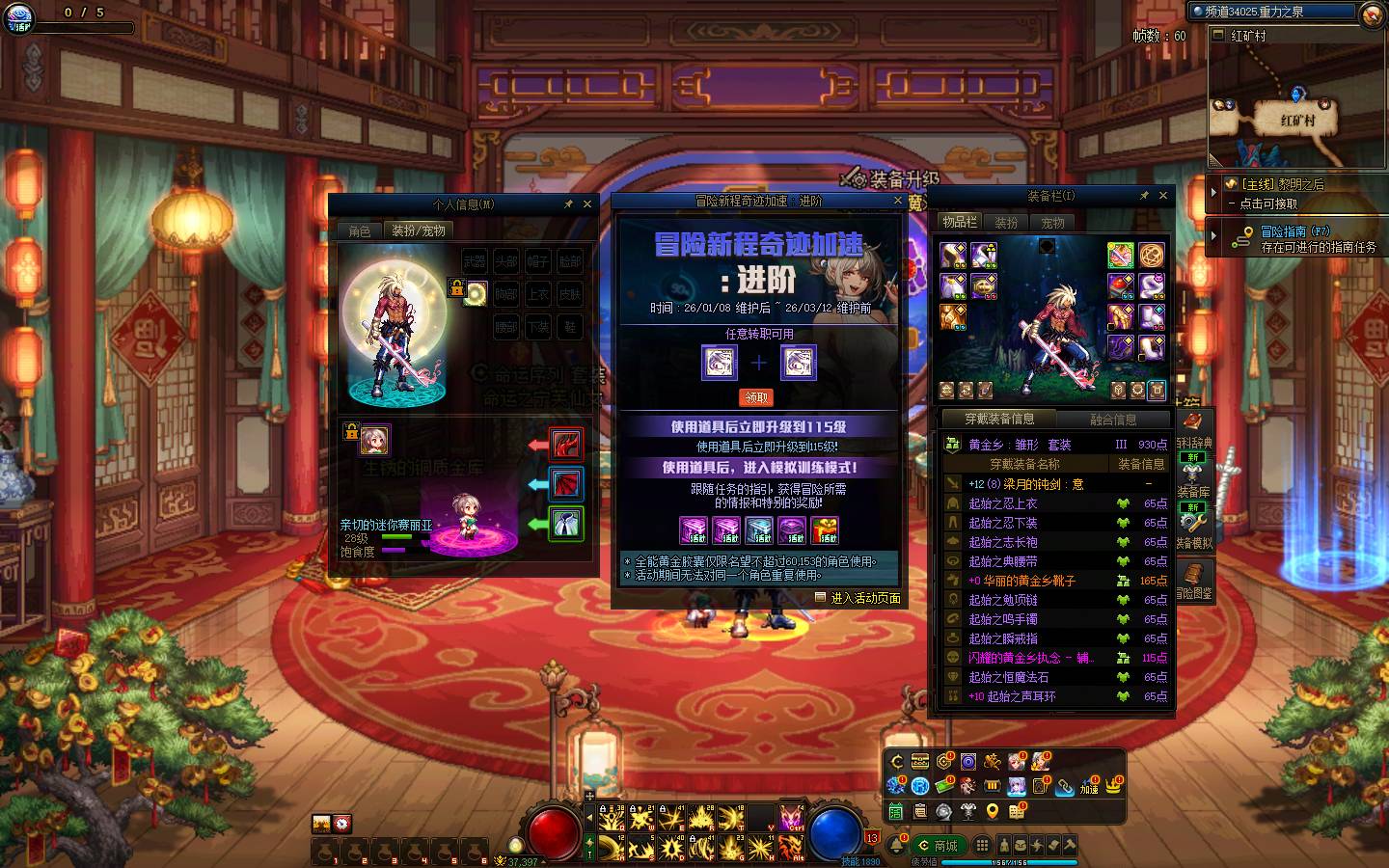Viewport: 1389px width, 868px height.
Task: Select the 装扮/宠物 tab
Action: (418, 231)
